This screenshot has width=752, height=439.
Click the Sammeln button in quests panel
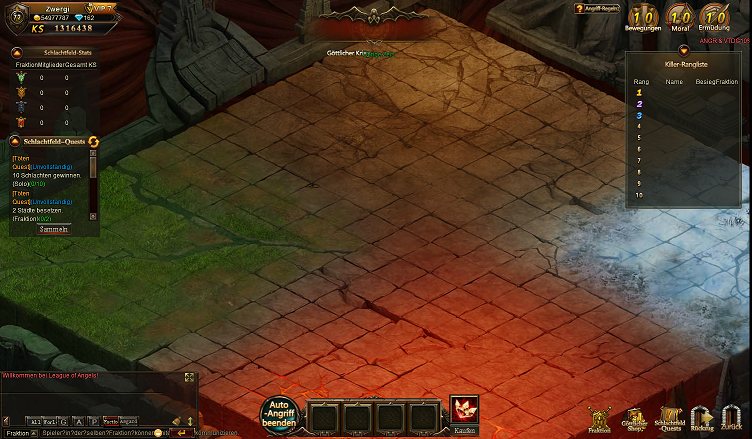click(x=54, y=229)
